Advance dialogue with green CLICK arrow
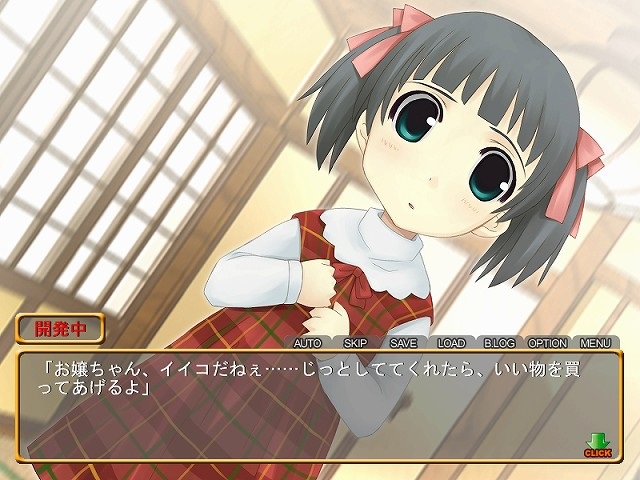 pyautogui.click(x=598, y=443)
